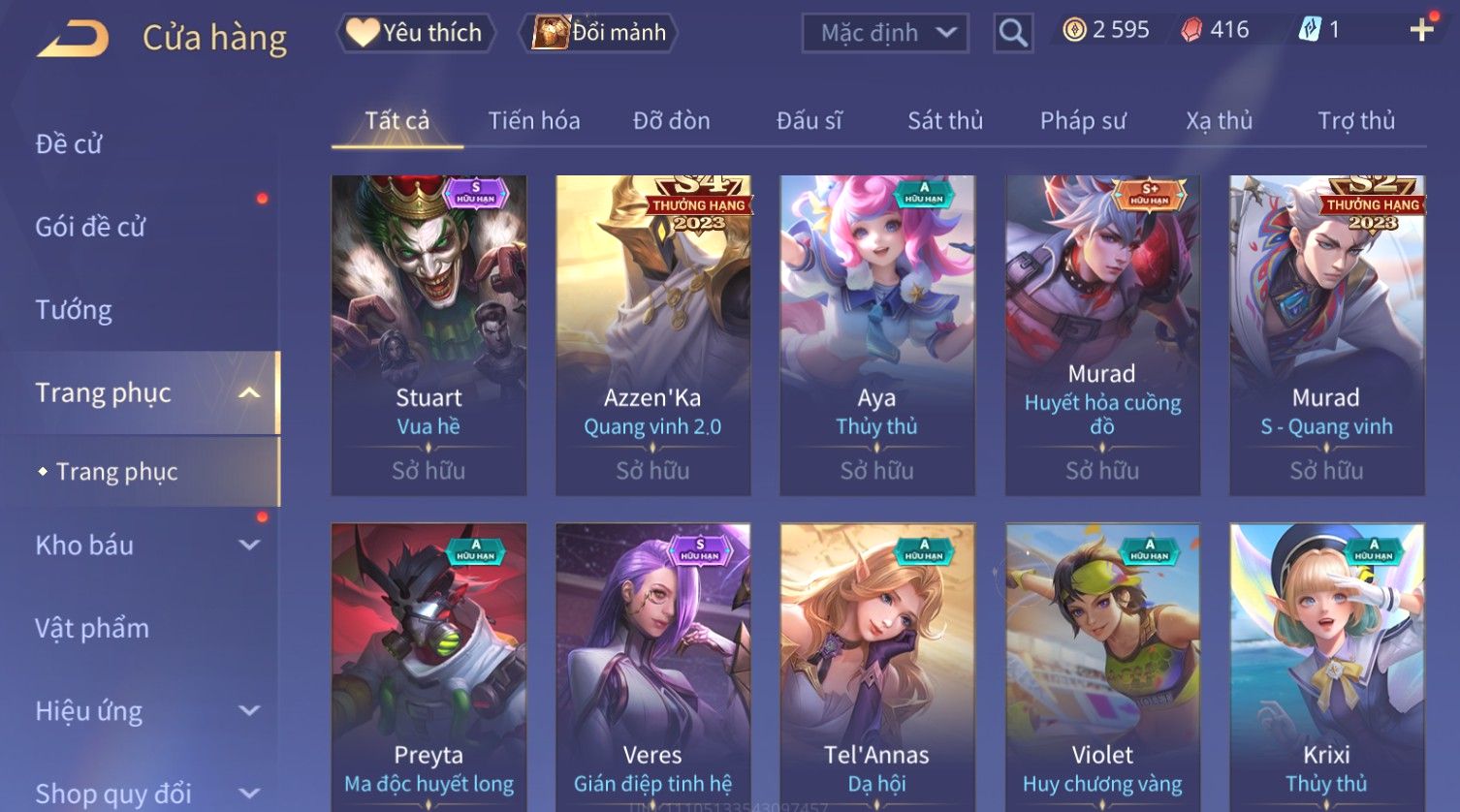Screen dimensions: 1460x812
Task: Switch to the Tiến hóa tab
Action: (x=534, y=121)
